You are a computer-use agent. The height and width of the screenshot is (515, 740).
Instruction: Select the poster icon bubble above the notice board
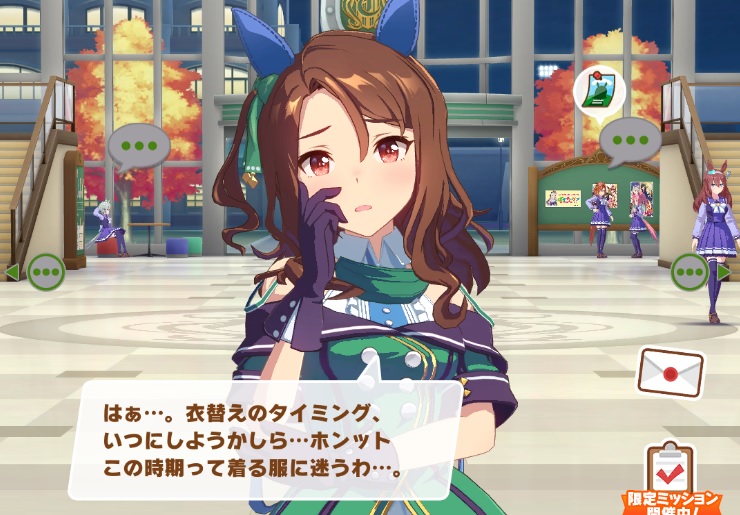tap(600, 91)
